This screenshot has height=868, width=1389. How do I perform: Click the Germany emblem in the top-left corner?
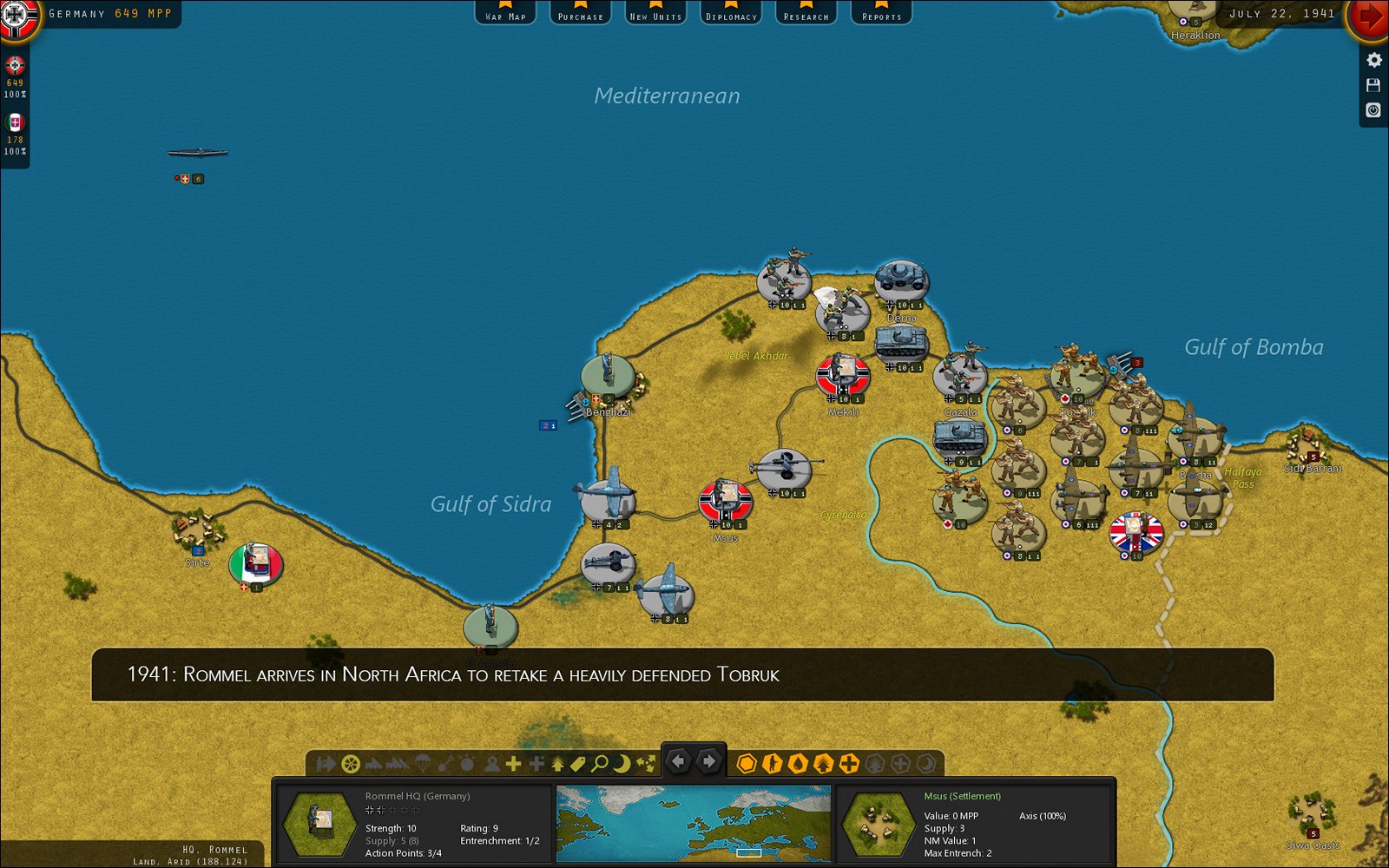pyautogui.click(x=17, y=17)
